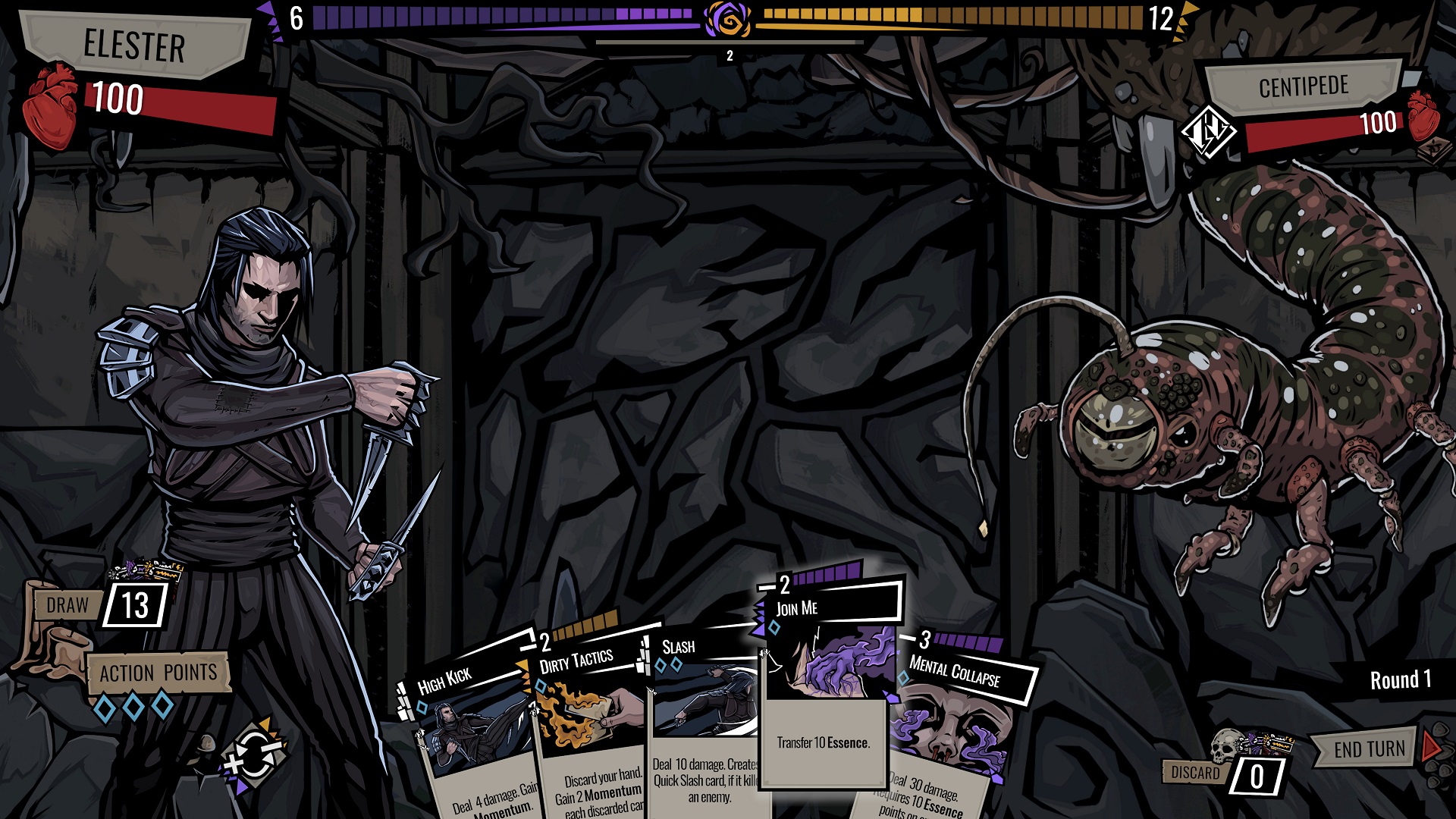
Task: End the current turn
Action: coord(1371,749)
